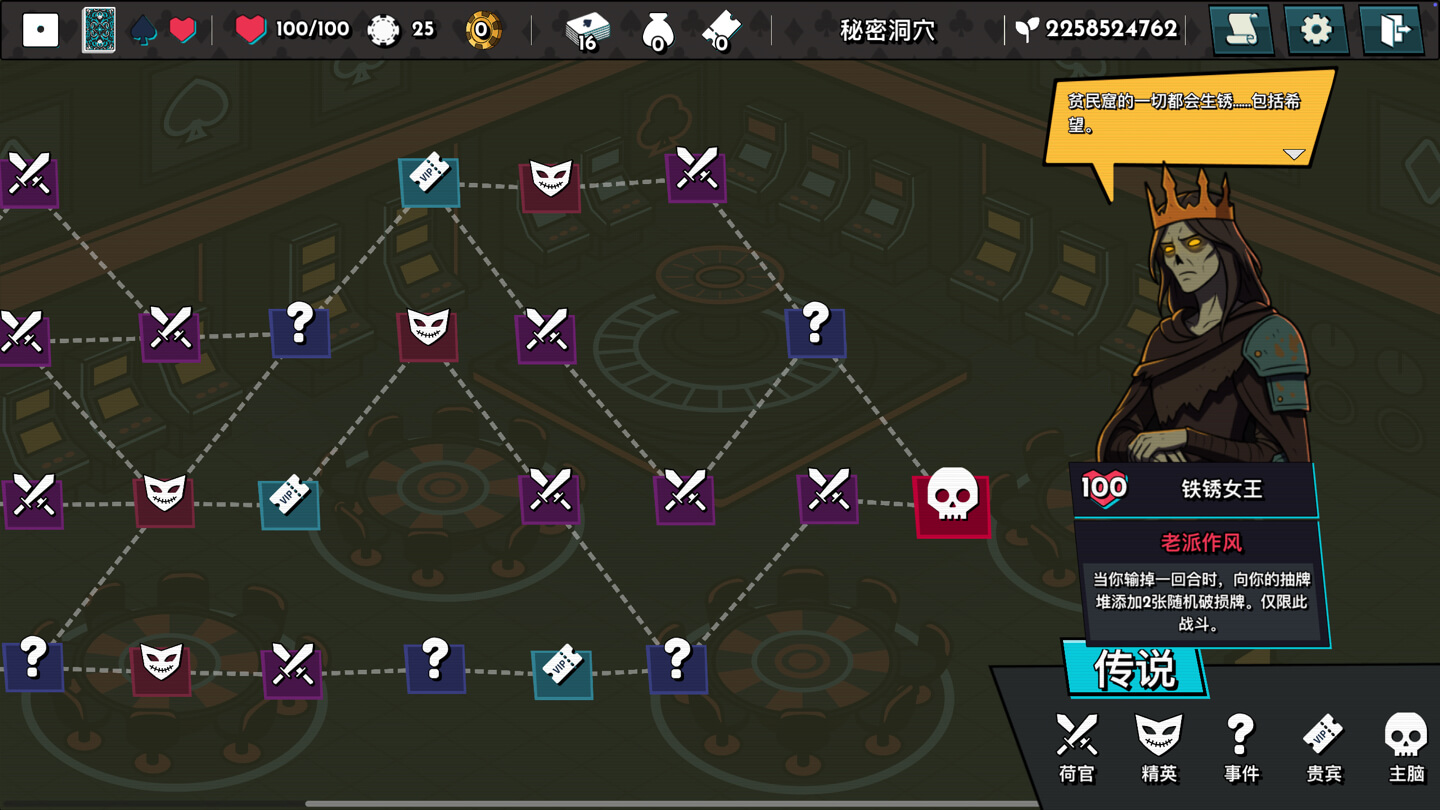
Task: Expand the dialogue bubble with the down arrow
Action: click(x=1296, y=155)
